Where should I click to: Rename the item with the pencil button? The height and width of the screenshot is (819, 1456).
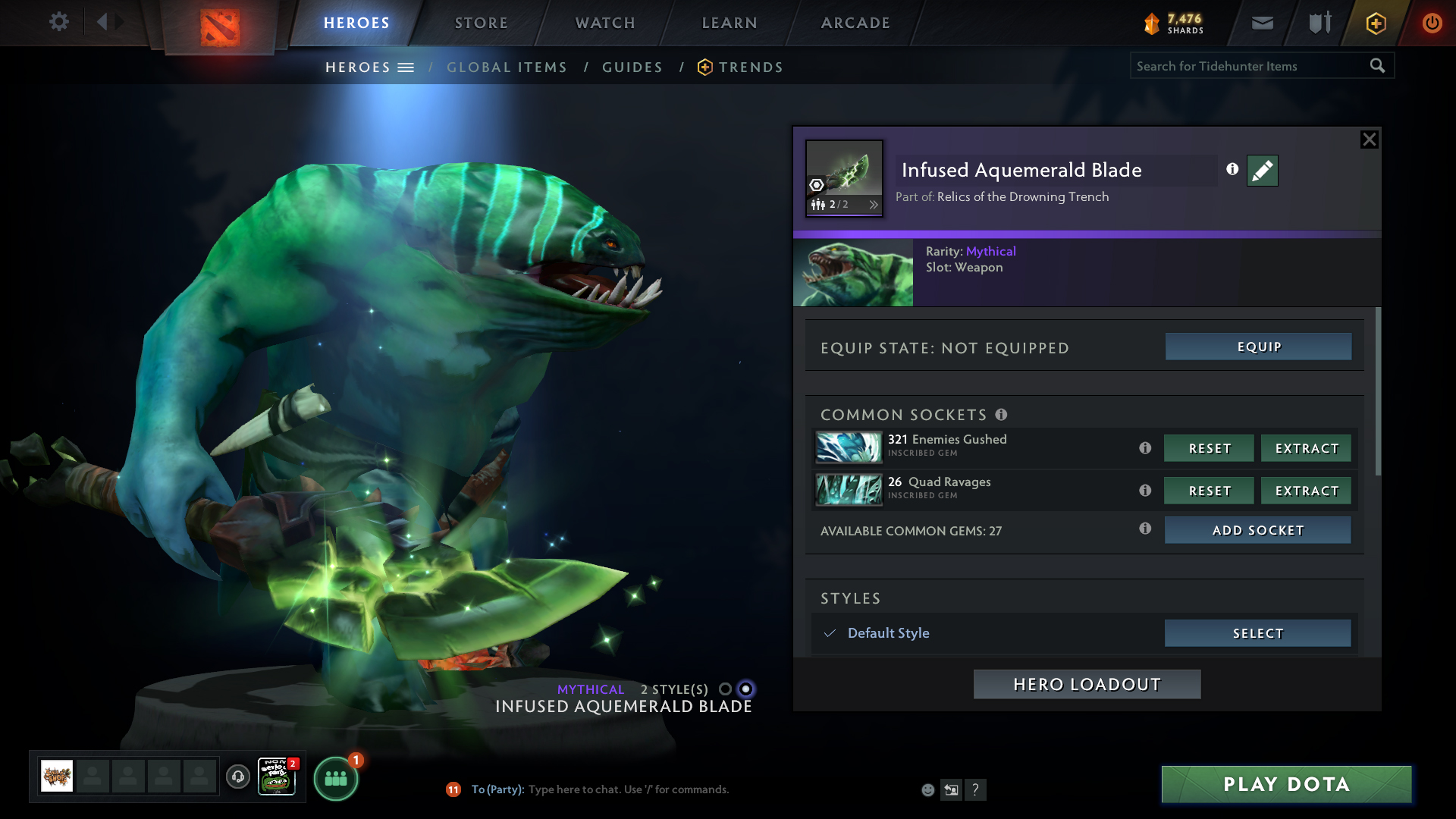[1262, 171]
